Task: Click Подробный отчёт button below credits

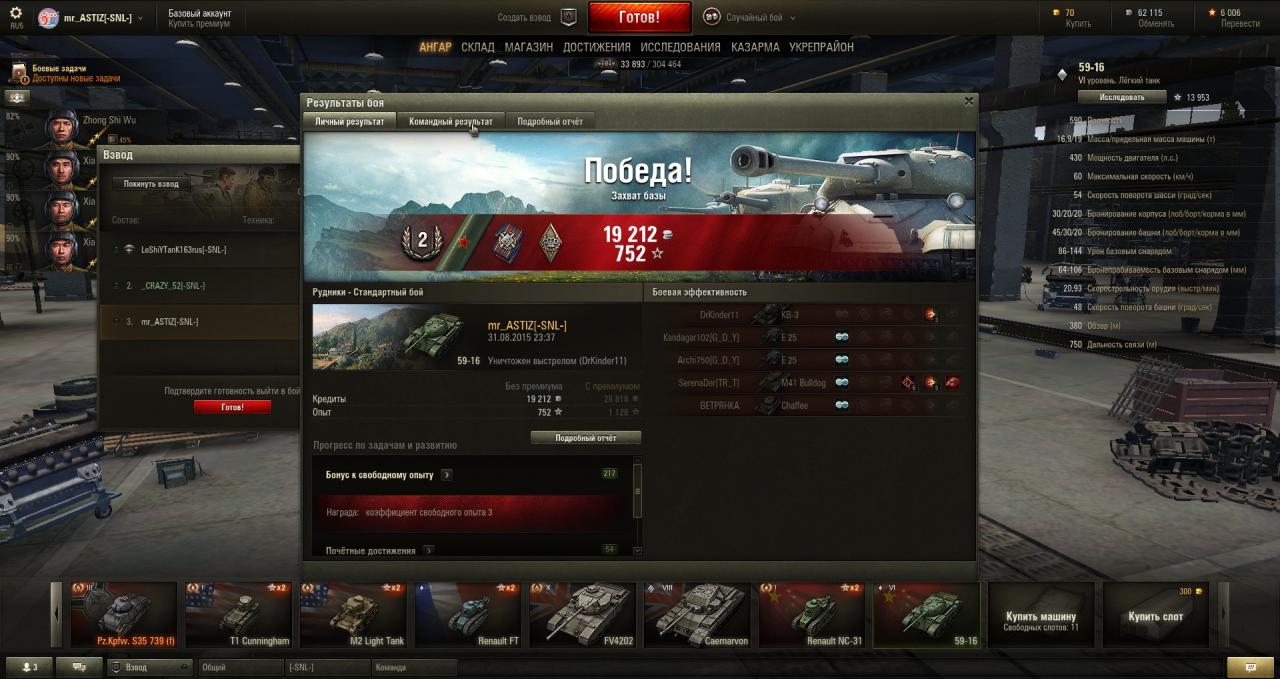Action: 585,438
